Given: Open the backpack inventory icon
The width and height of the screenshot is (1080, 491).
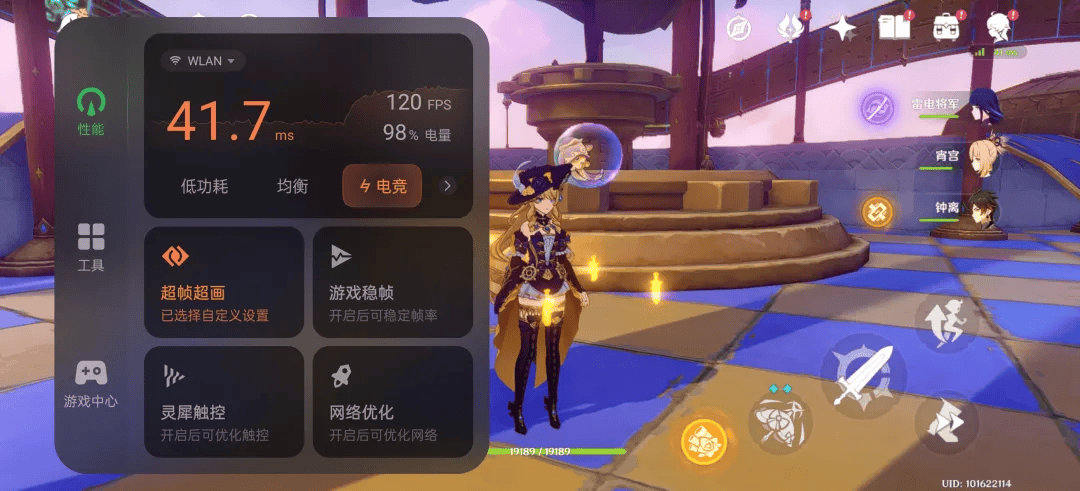Looking at the screenshot, I should pyautogui.click(x=945, y=27).
